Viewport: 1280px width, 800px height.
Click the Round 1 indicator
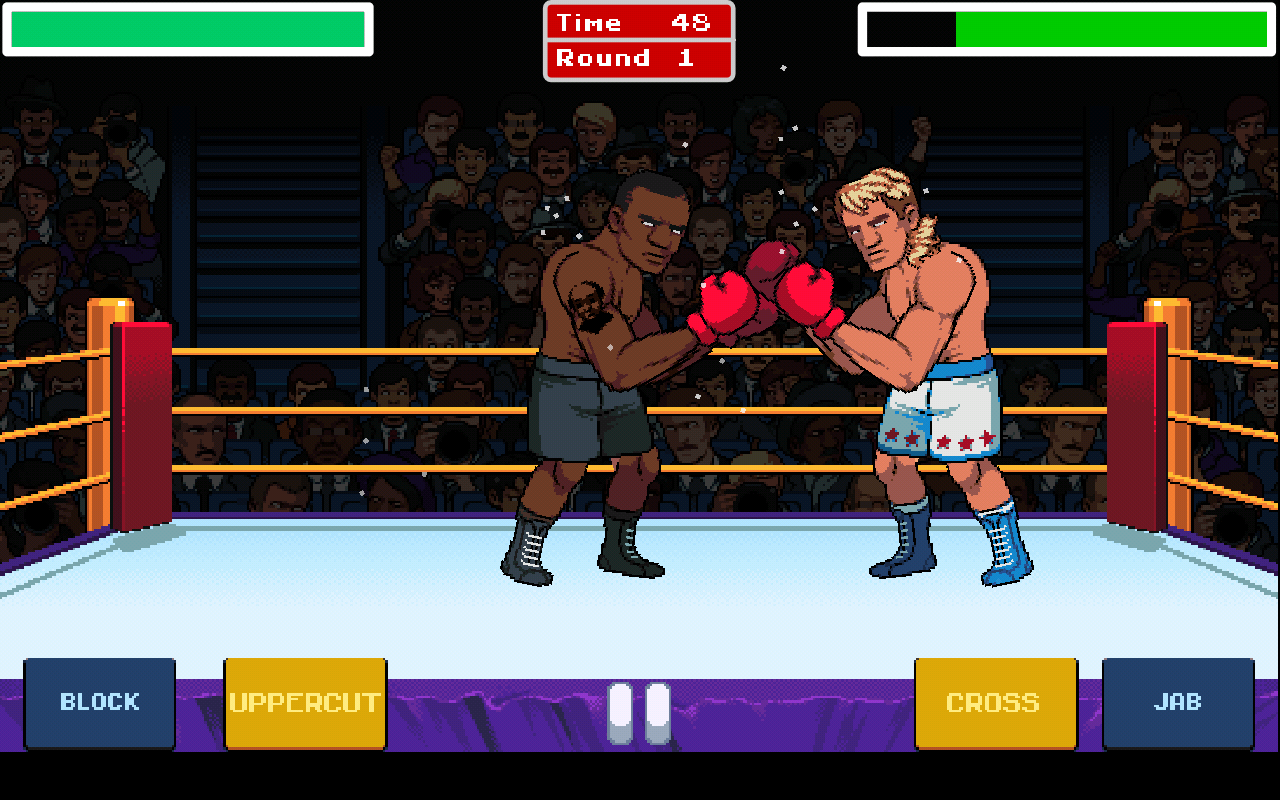point(639,57)
